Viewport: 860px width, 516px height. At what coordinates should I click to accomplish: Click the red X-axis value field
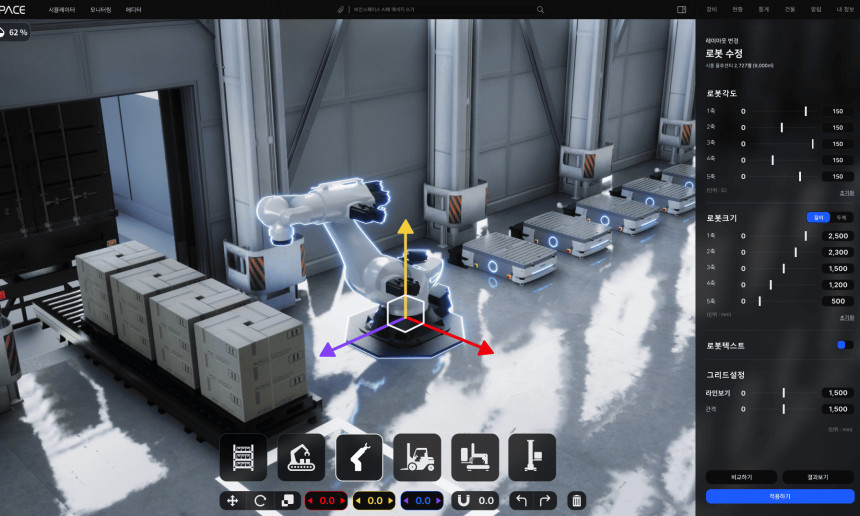pyautogui.click(x=325, y=500)
